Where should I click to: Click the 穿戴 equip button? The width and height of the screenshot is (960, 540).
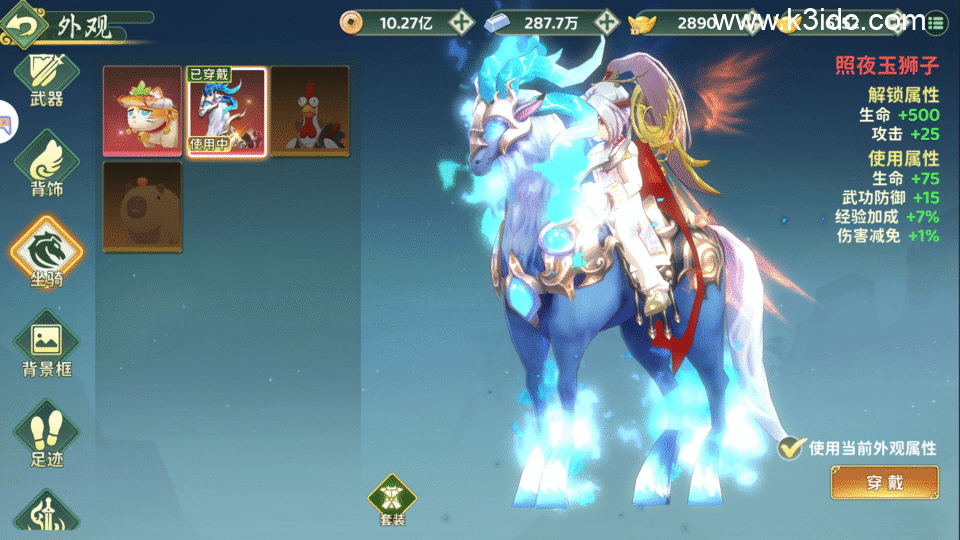click(884, 483)
